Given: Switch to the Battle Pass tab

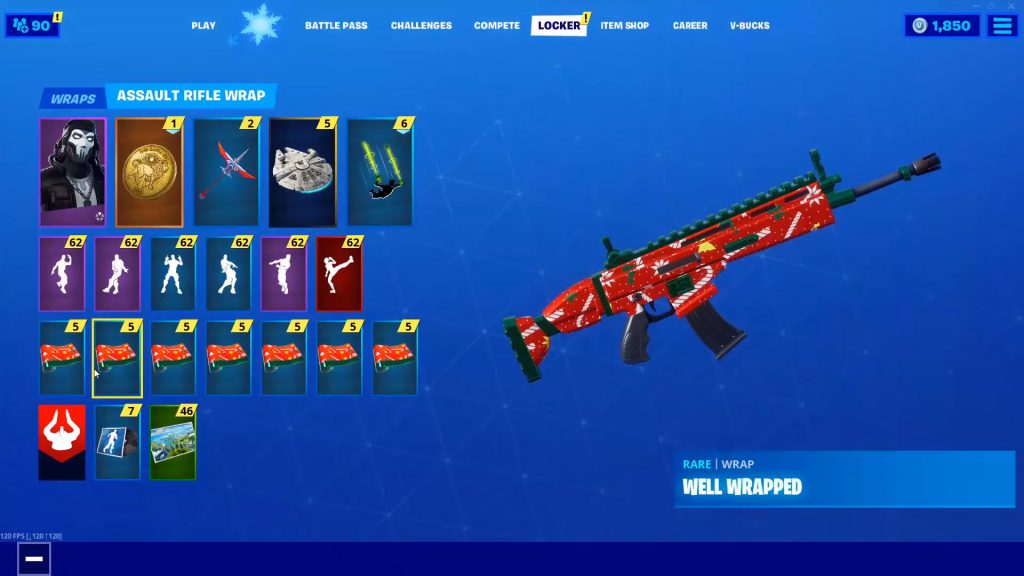Looking at the screenshot, I should (x=336, y=25).
